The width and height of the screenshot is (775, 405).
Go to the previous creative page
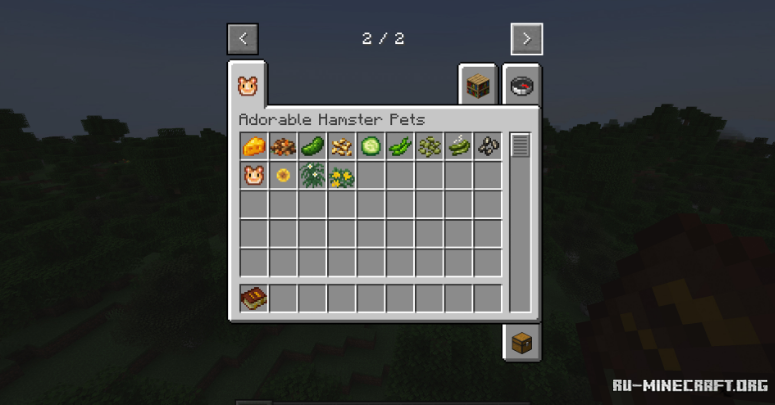pyautogui.click(x=243, y=39)
